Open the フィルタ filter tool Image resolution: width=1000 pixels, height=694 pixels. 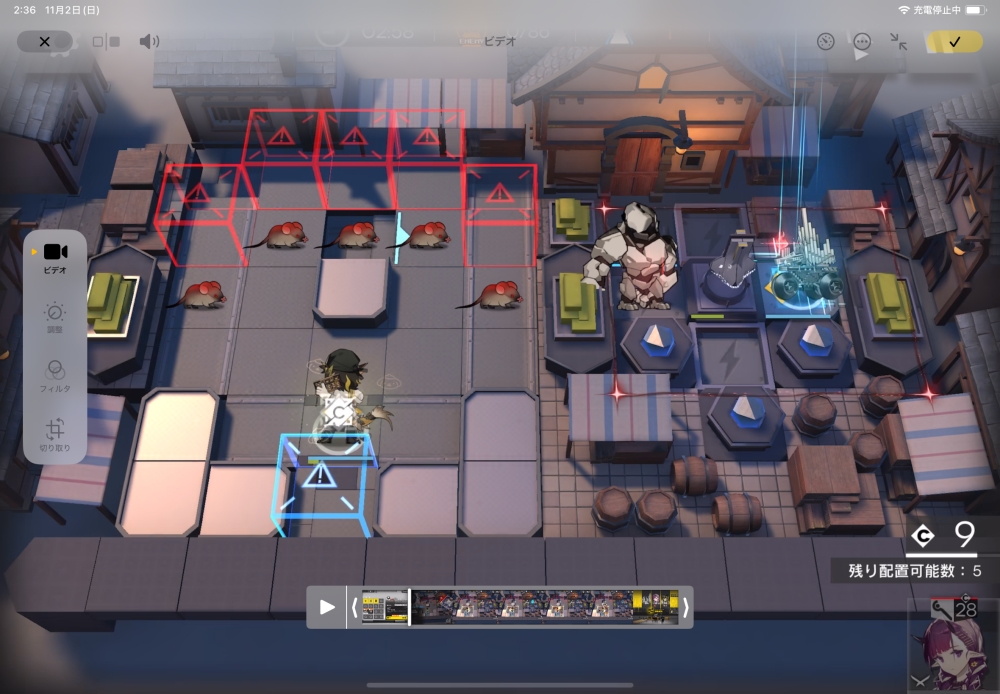pos(55,374)
